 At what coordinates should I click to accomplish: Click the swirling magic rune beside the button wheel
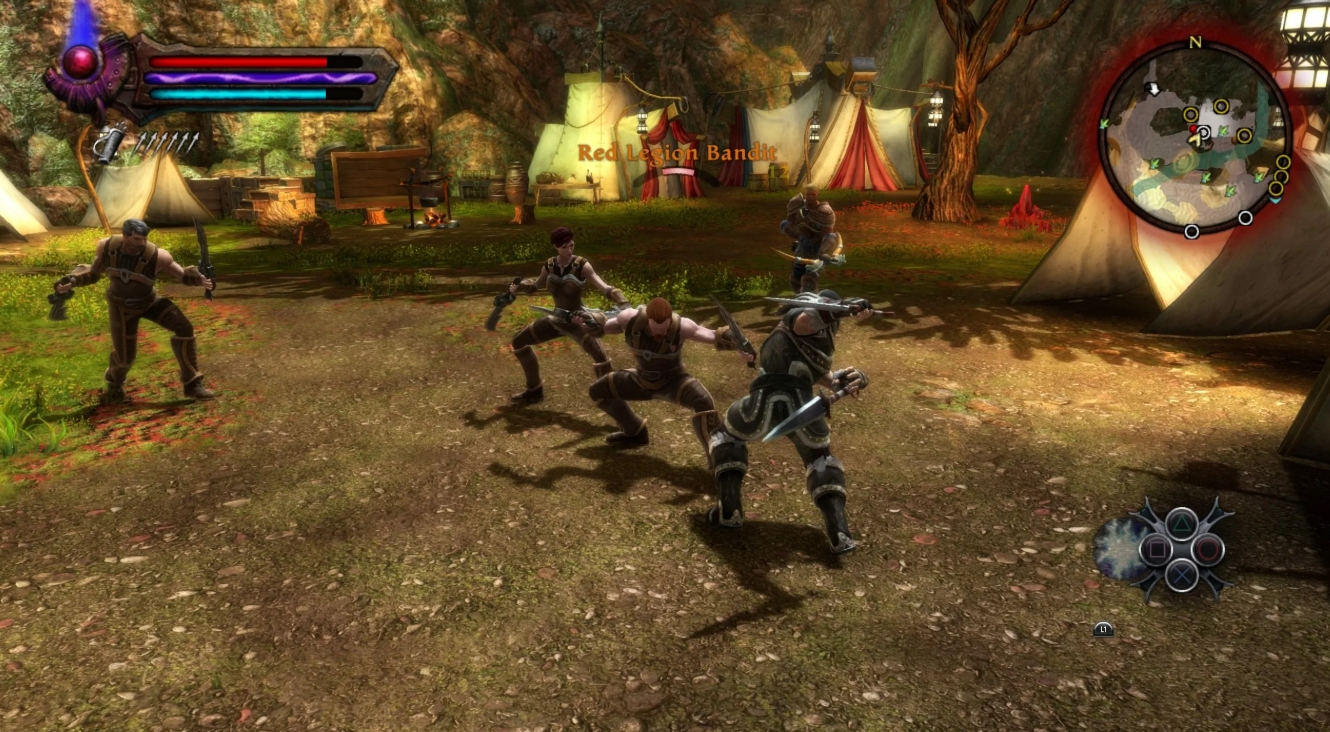click(1118, 547)
